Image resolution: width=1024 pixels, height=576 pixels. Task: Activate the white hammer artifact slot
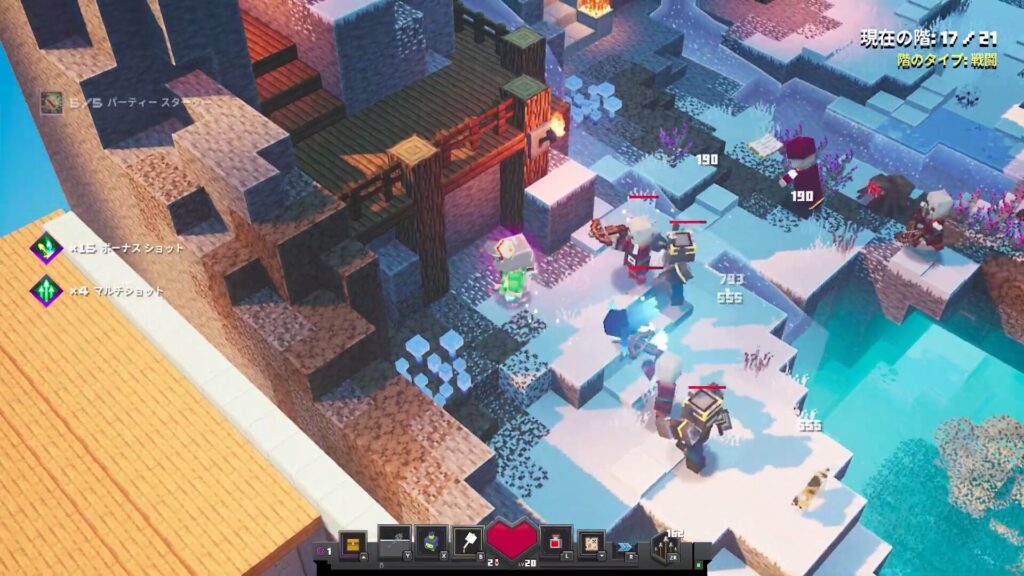pyautogui.click(x=469, y=541)
